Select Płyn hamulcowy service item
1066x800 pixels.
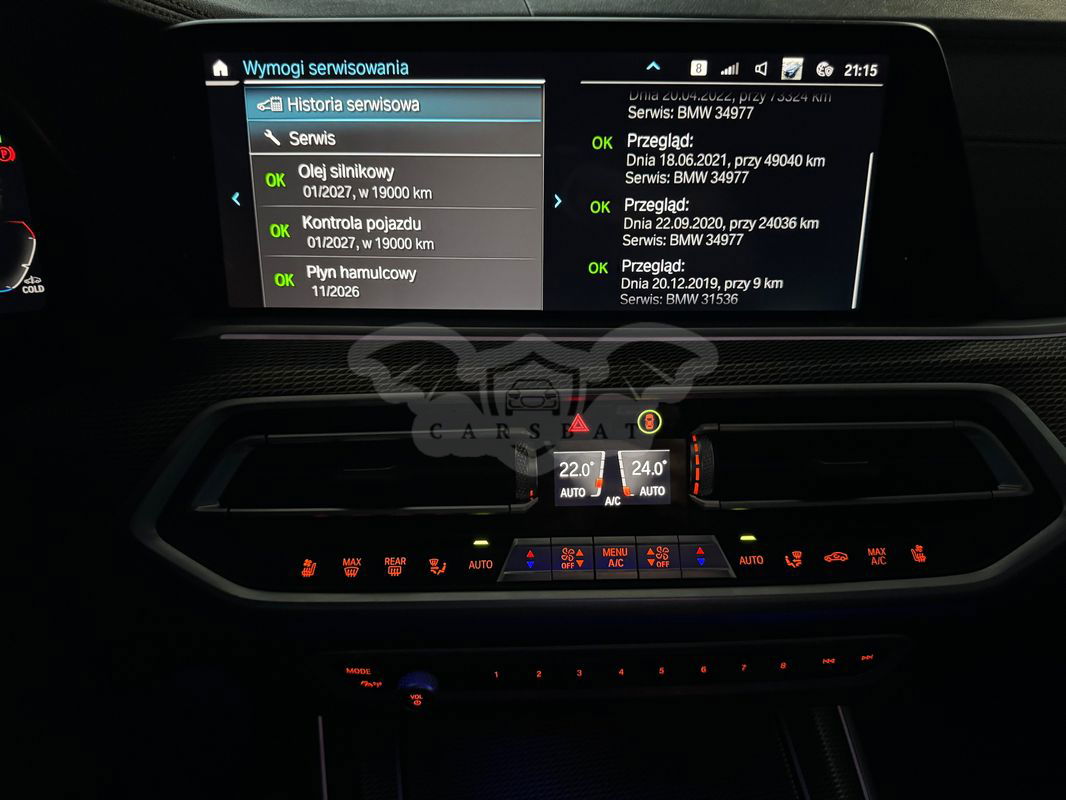click(x=394, y=281)
